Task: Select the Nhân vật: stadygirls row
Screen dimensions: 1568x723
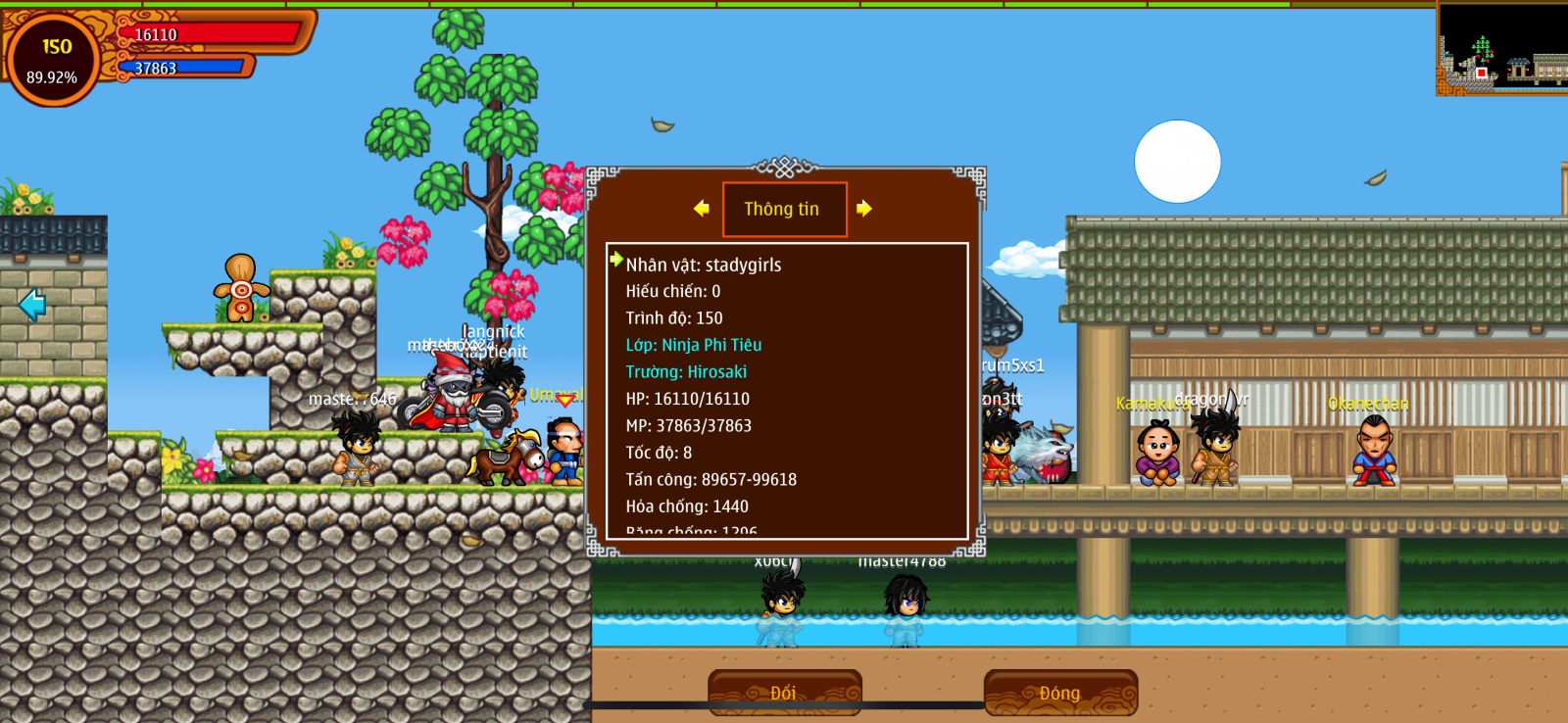Action: [x=704, y=265]
